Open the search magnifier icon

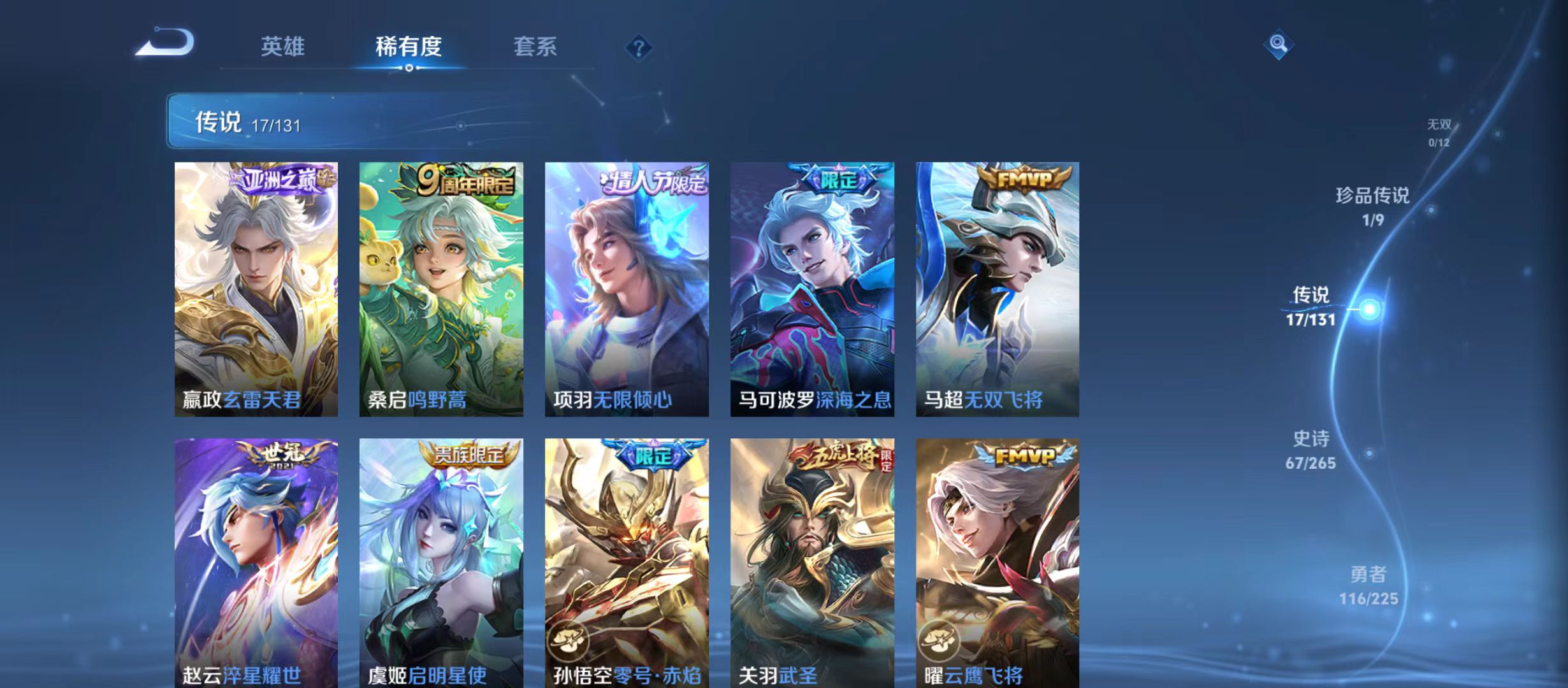pos(1279,45)
